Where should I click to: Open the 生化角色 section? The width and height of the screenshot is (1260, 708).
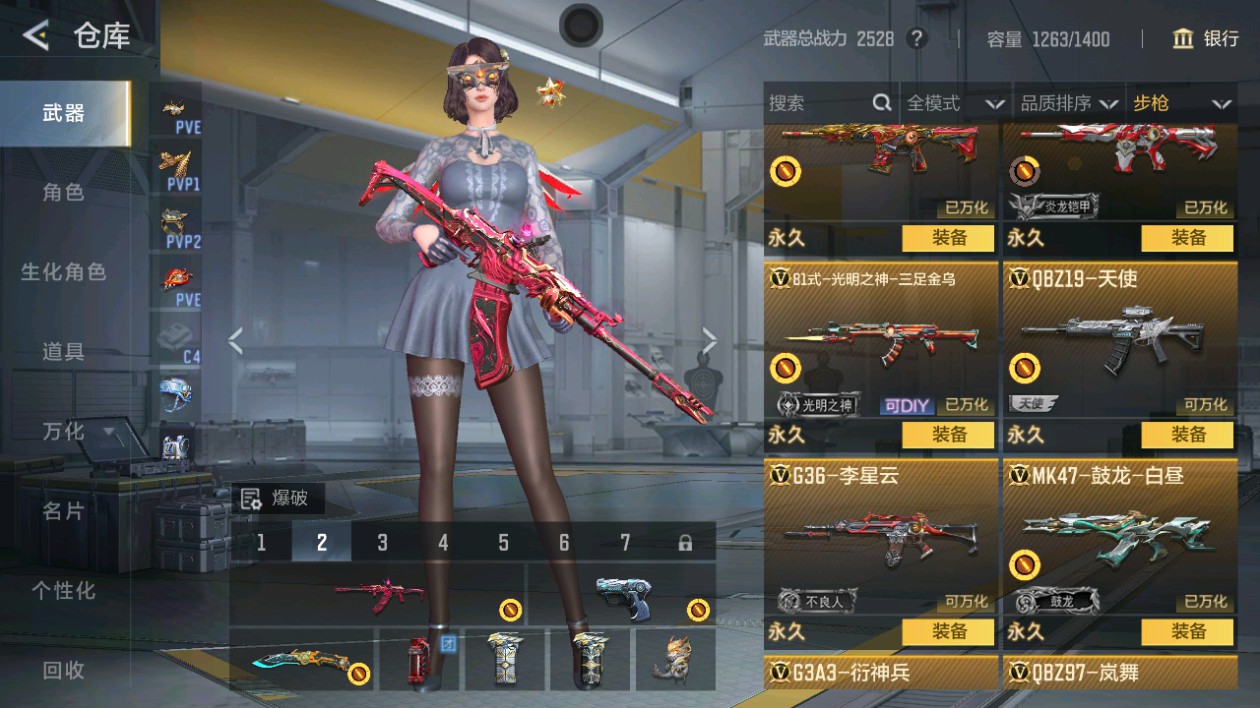pyautogui.click(x=63, y=272)
